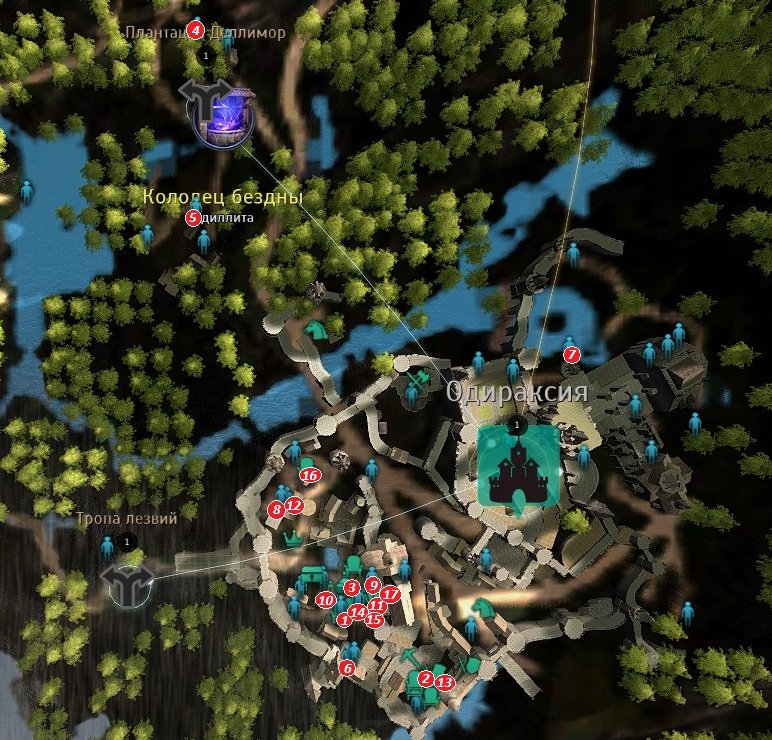This screenshot has width=772, height=740.
Task: Select red marker number 3
Action: coord(351,587)
